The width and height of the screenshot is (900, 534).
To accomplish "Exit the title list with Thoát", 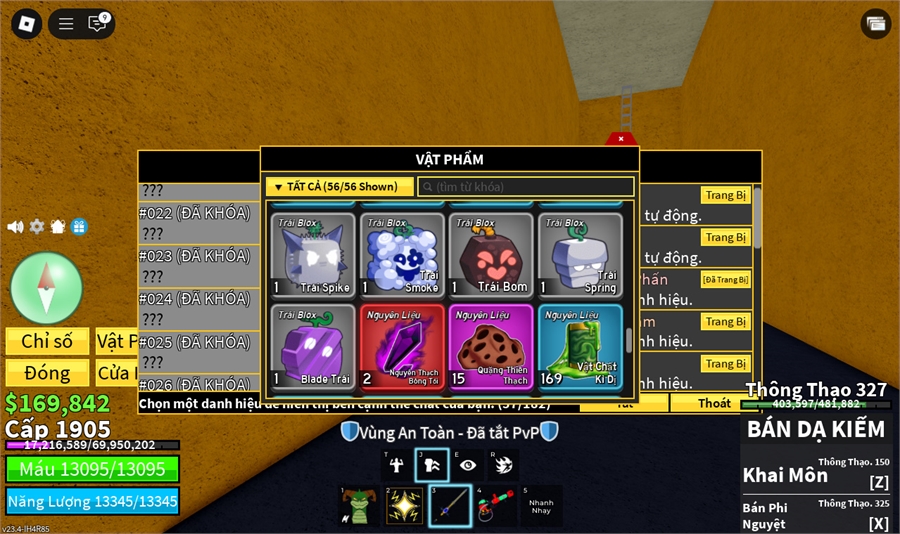I will [x=714, y=403].
